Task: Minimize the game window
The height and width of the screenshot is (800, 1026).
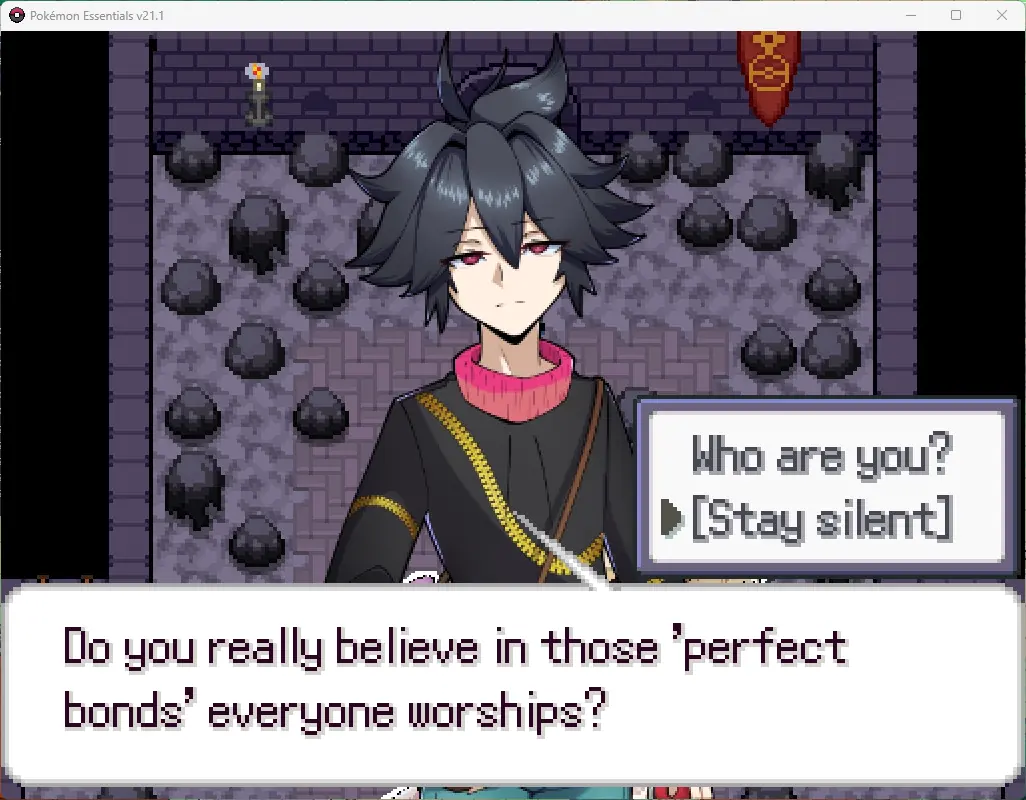Action: click(x=910, y=15)
